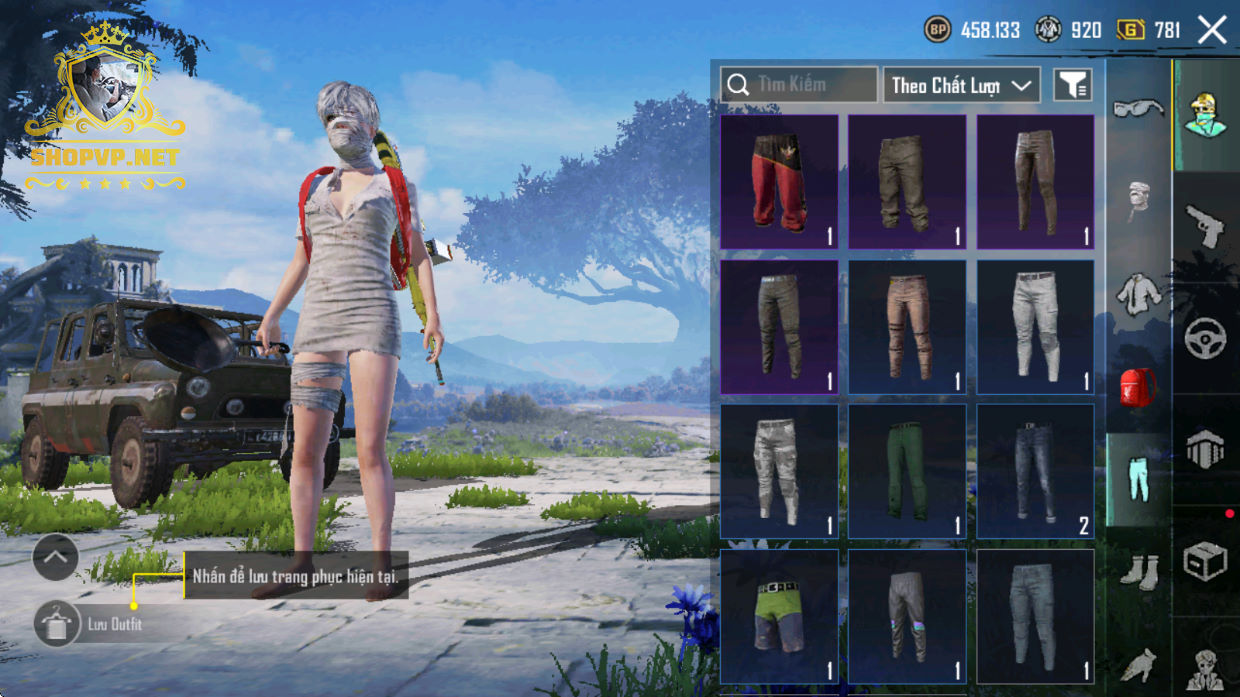Screen dimensions: 1240x697
Task: Save the current outfit with Lưu Outfit
Action: click(x=57, y=624)
